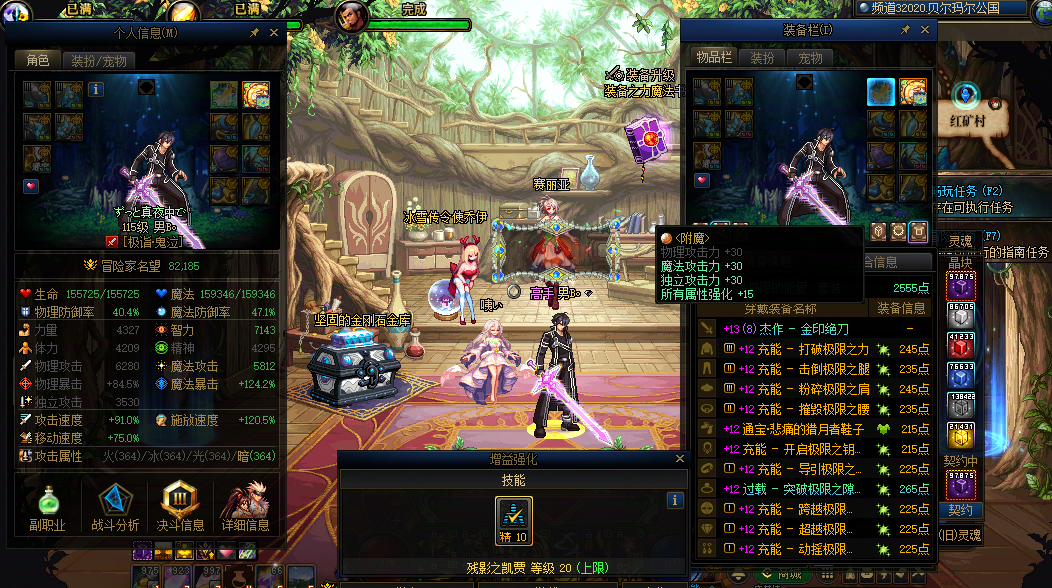Click the info button in 增益强化 panel
The height and width of the screenshot is (588, 1052).
pyautogui.click(x=675, y=500)
